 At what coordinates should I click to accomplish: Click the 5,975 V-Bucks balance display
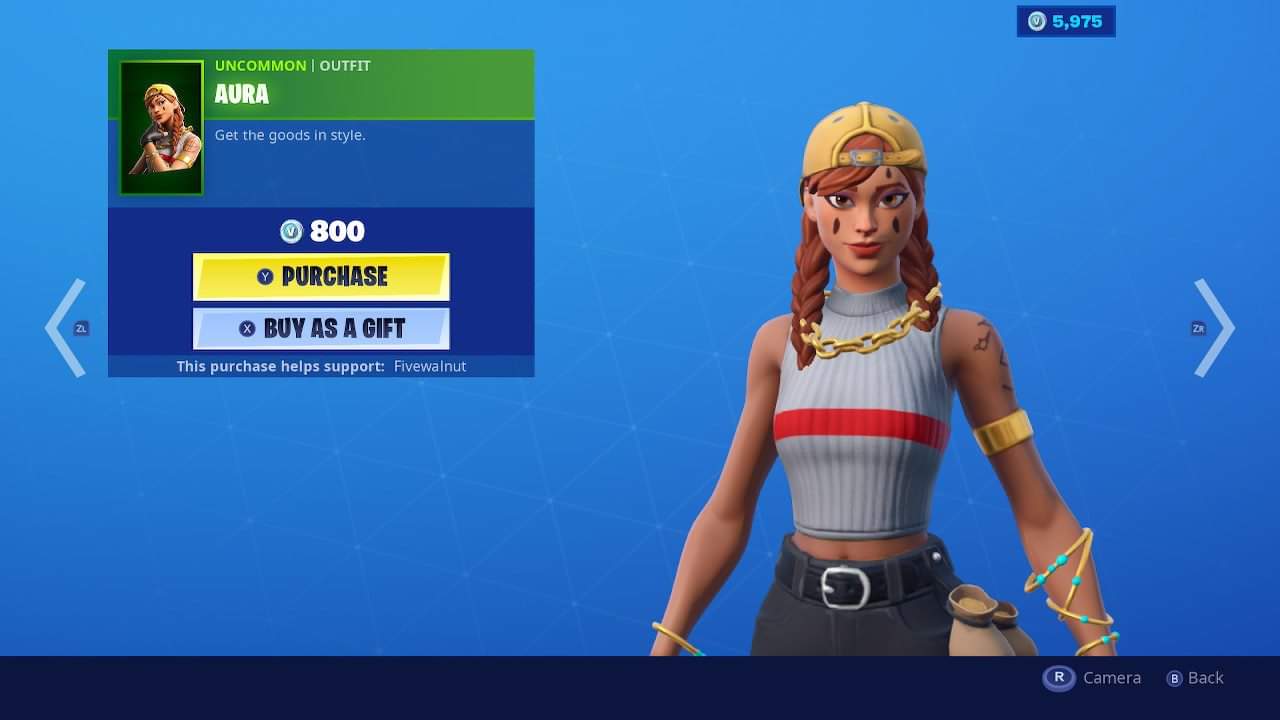click(x=1066, y=21)
